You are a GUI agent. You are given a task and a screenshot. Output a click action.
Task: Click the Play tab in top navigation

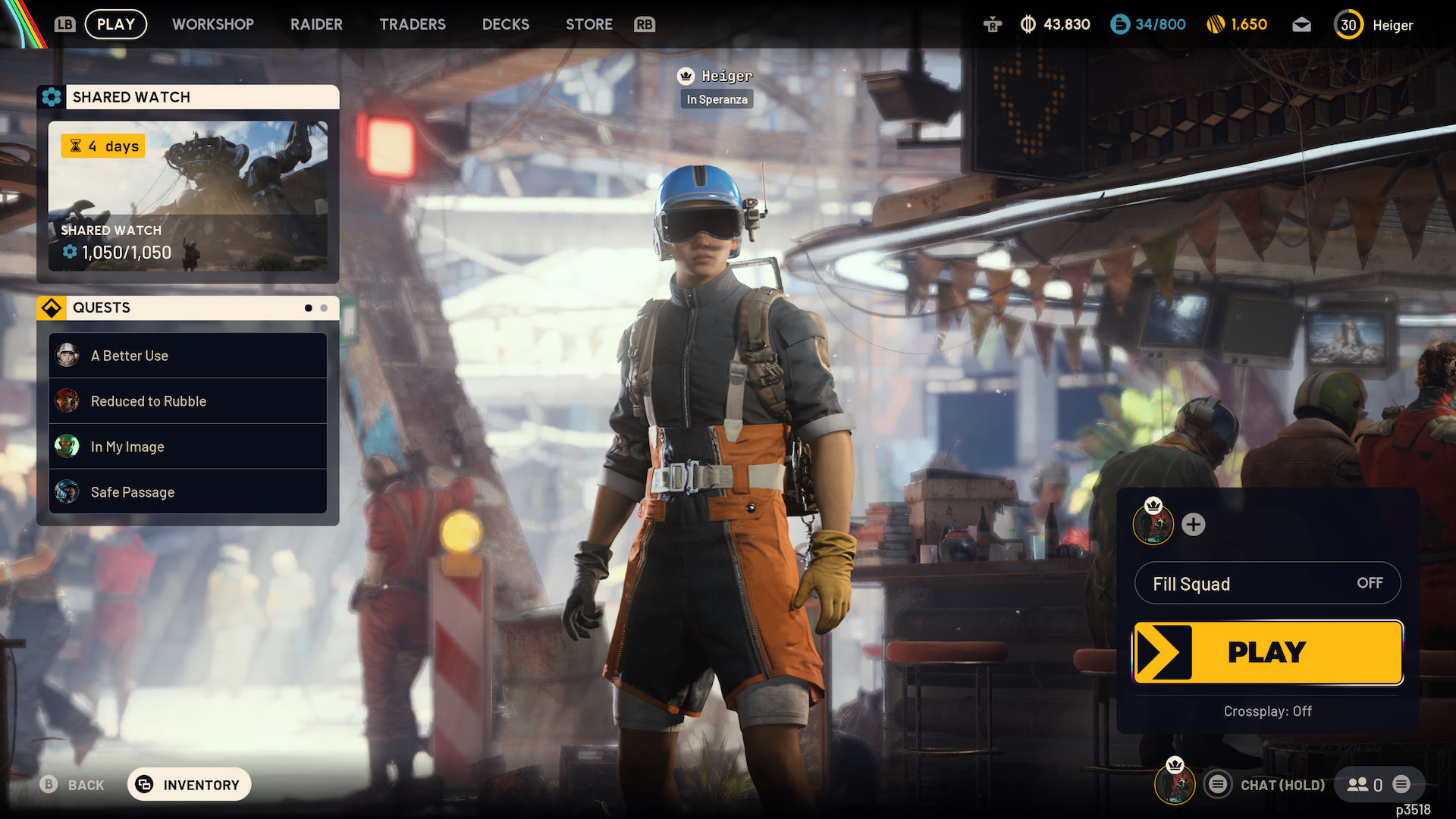point(116,24)
